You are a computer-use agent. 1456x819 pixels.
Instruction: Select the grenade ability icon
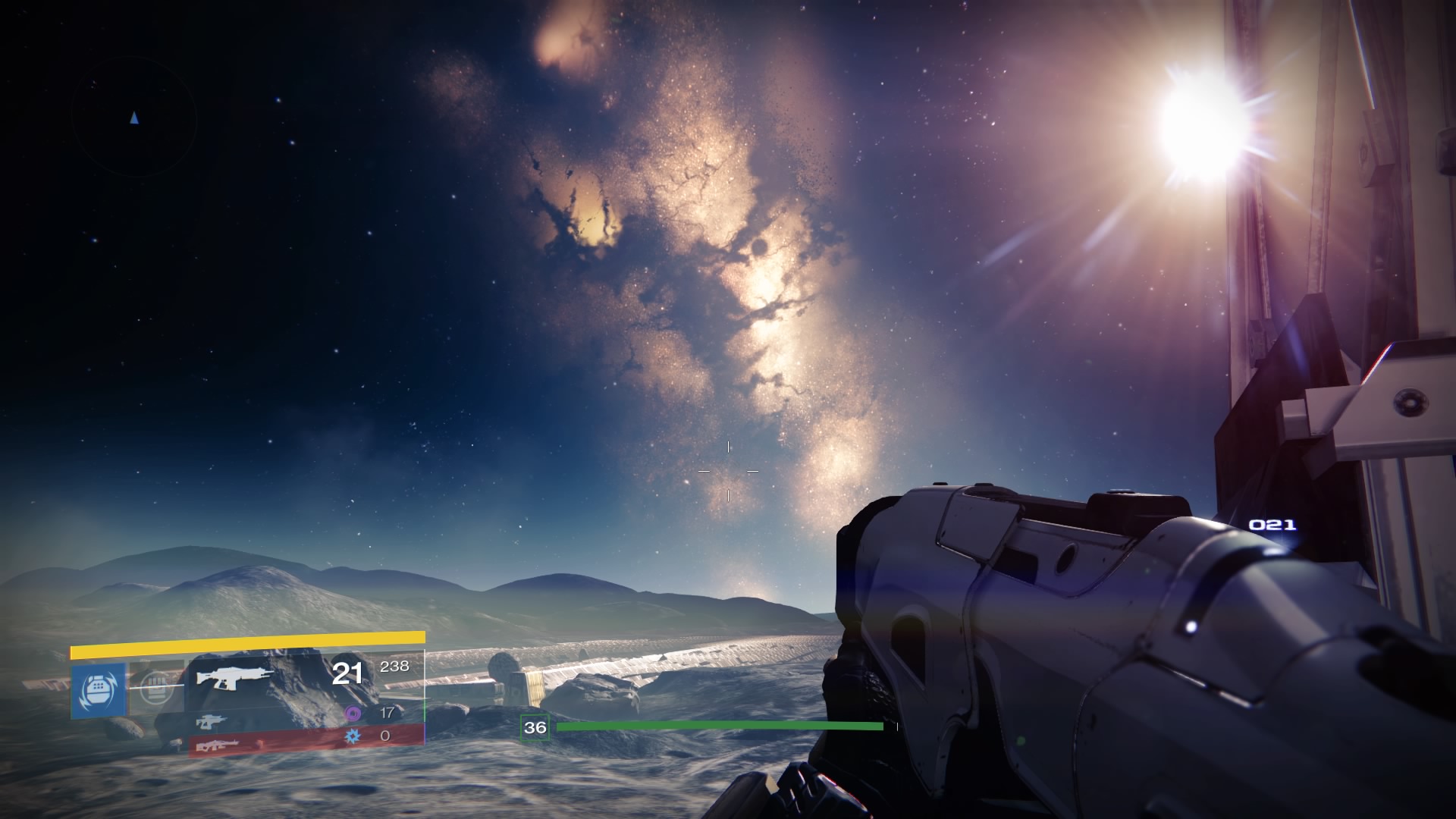(x=98, y=689)
